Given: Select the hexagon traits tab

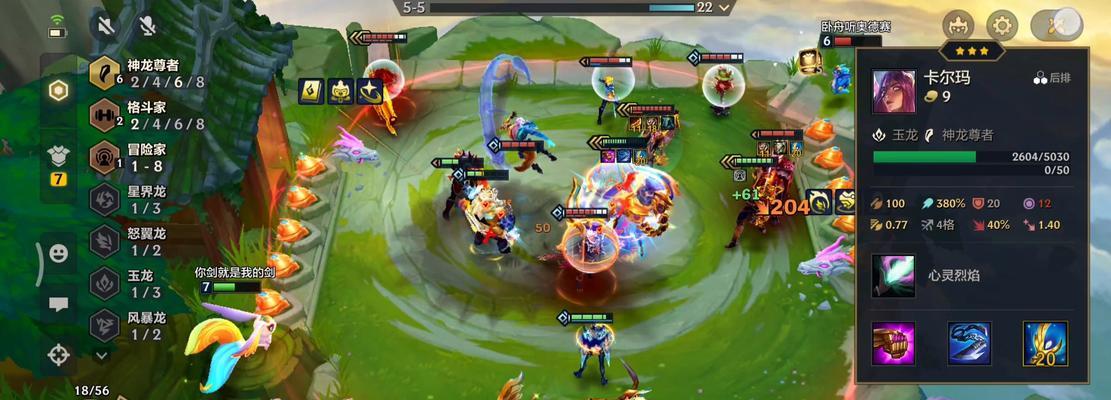Looking at the screenshot, I should [59, 90].
